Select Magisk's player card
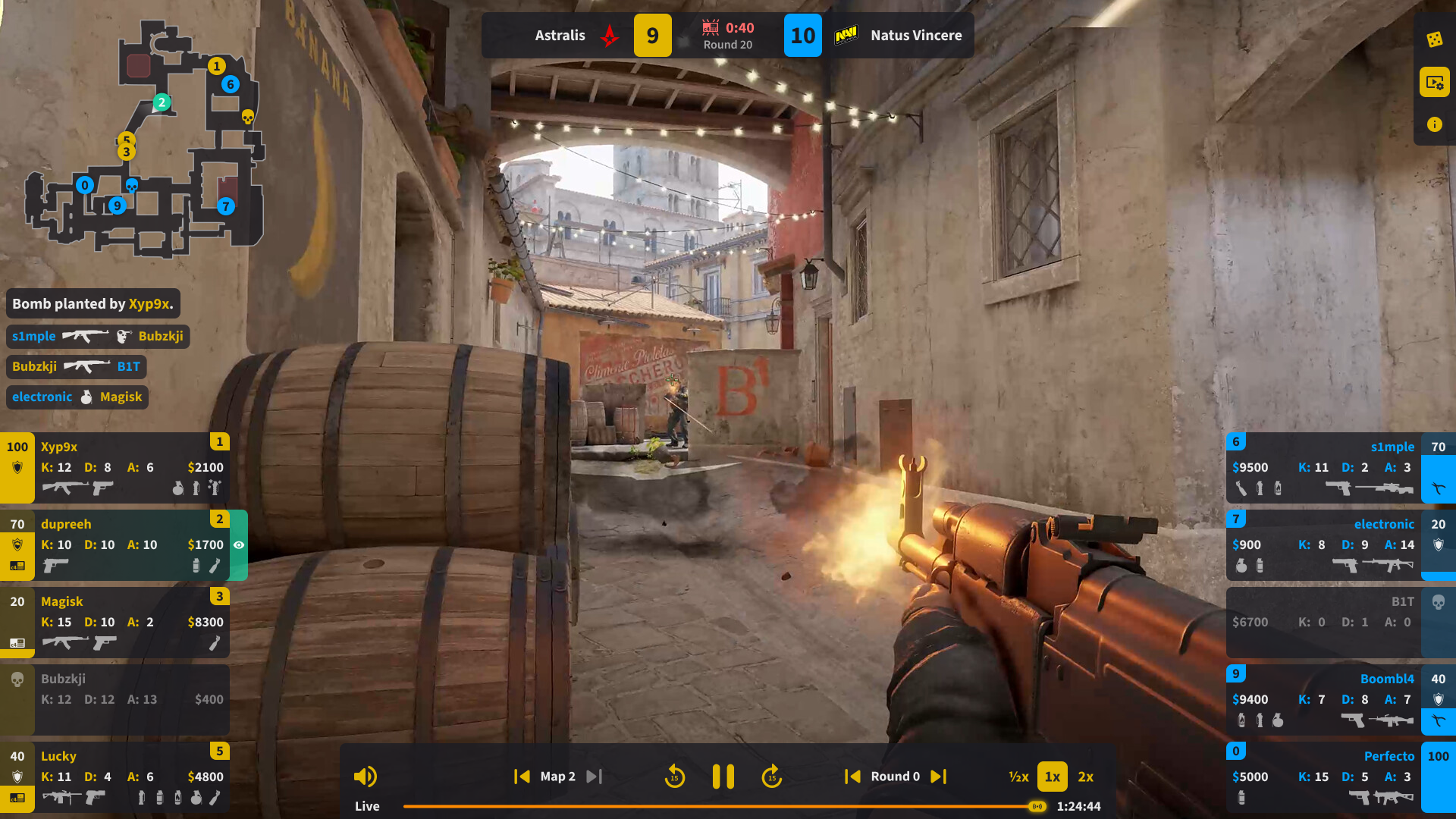The width and height of the screenshot is (1456, 819). tap(115, 622)
